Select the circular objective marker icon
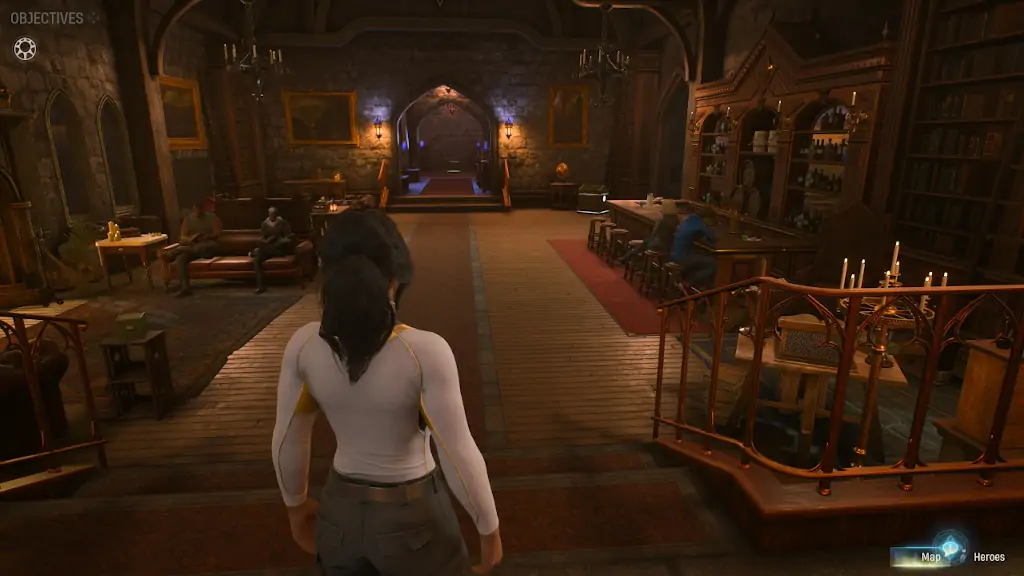 (x=24, y=48)
